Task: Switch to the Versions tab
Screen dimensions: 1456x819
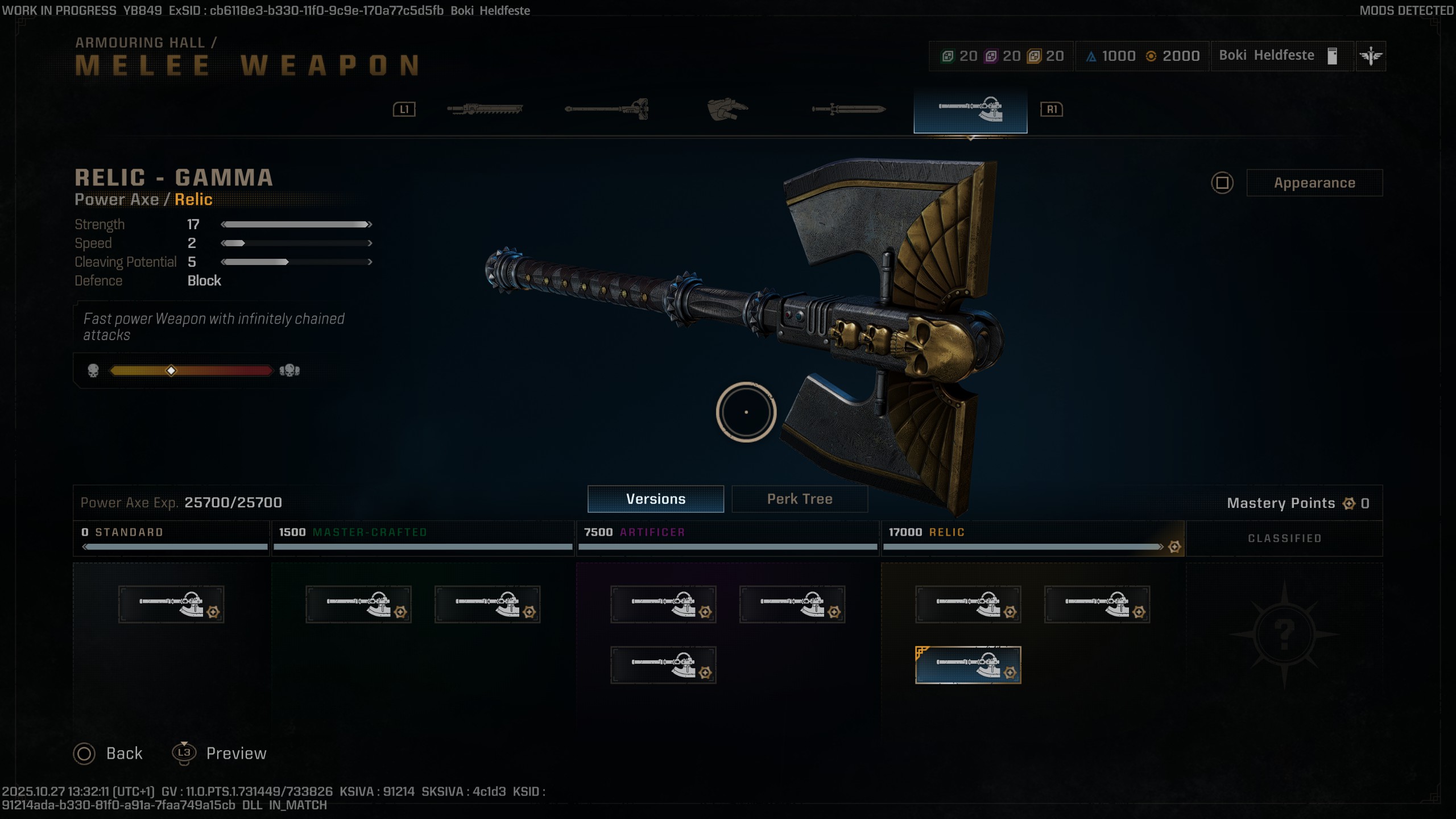Action: pos(655,499)
